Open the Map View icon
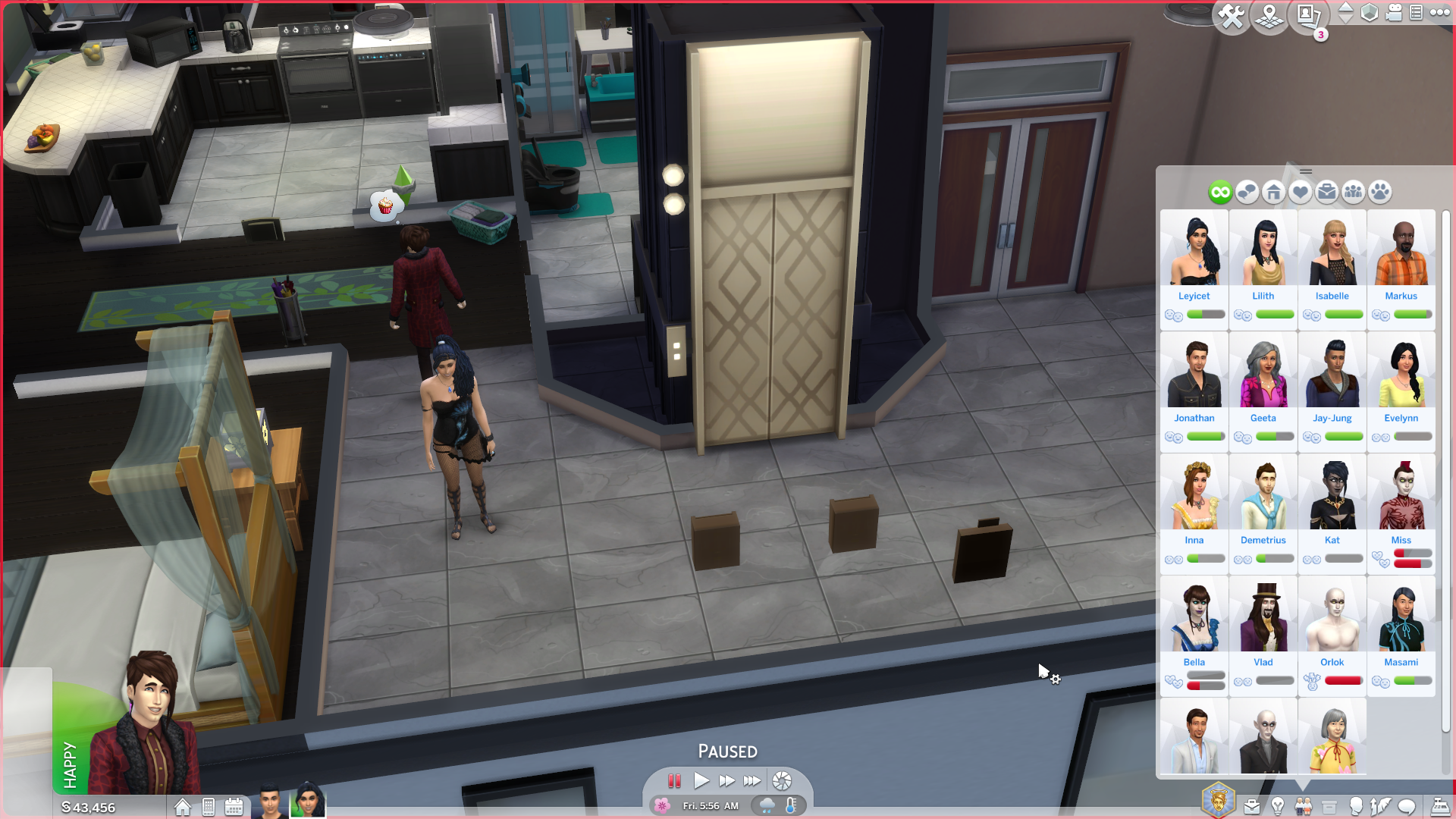1456x819 pixels. (1270, 15)
